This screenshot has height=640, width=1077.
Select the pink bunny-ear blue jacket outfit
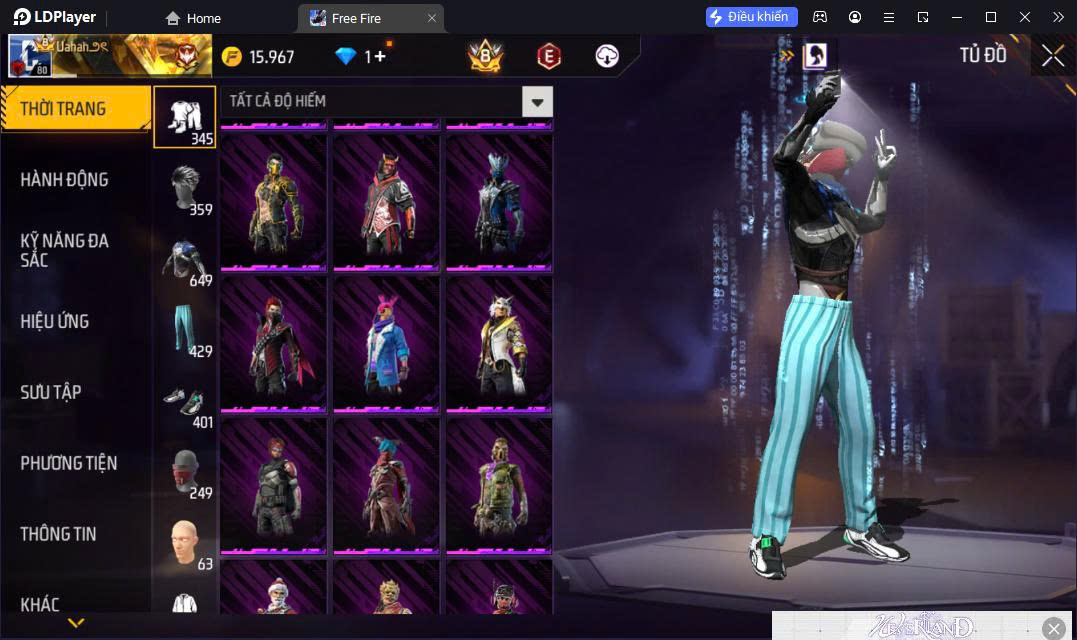point(386,342)
